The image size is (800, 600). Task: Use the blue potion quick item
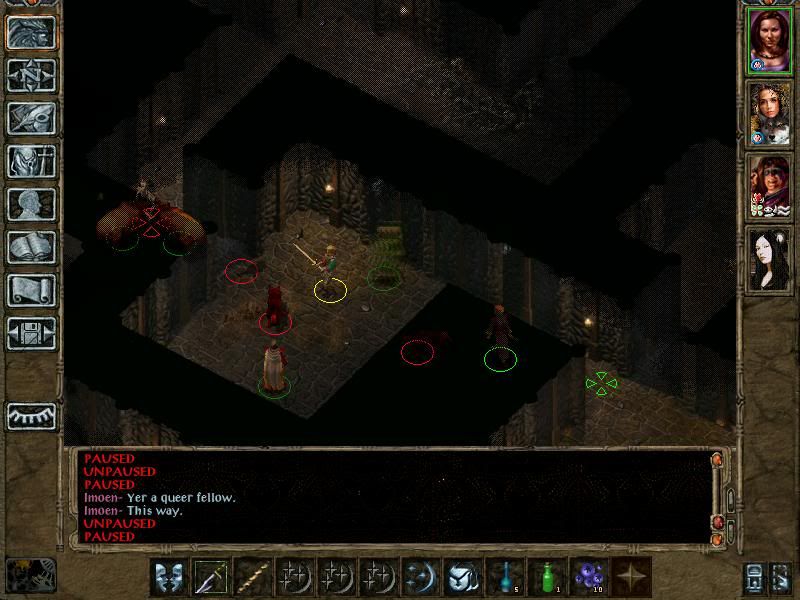(505, 577)
